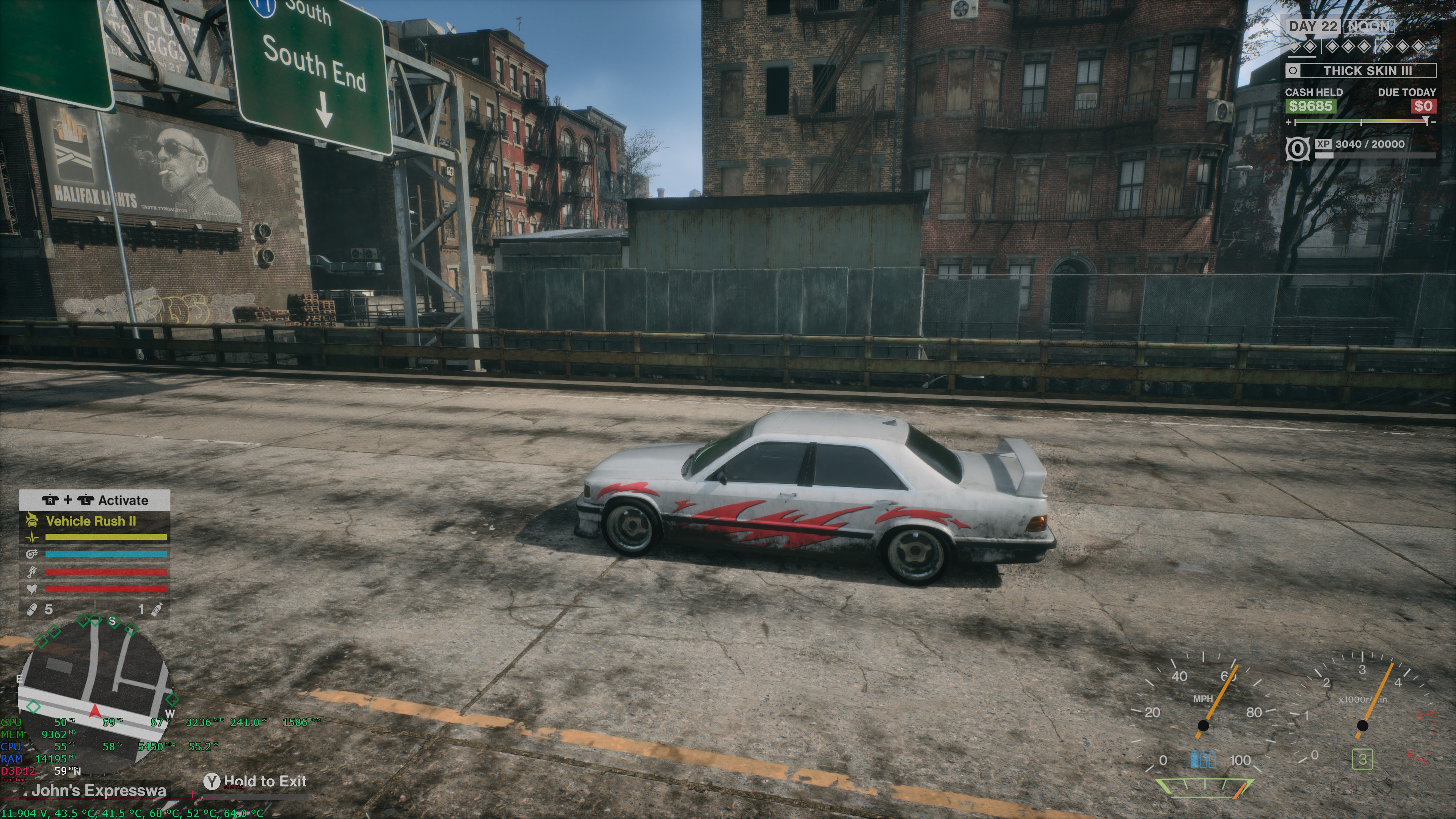The height and width of the screenshot is (819, 1456).
Task: Click the player level badge beside XP
Action: pyautogui.click(x=1297, y=149)
